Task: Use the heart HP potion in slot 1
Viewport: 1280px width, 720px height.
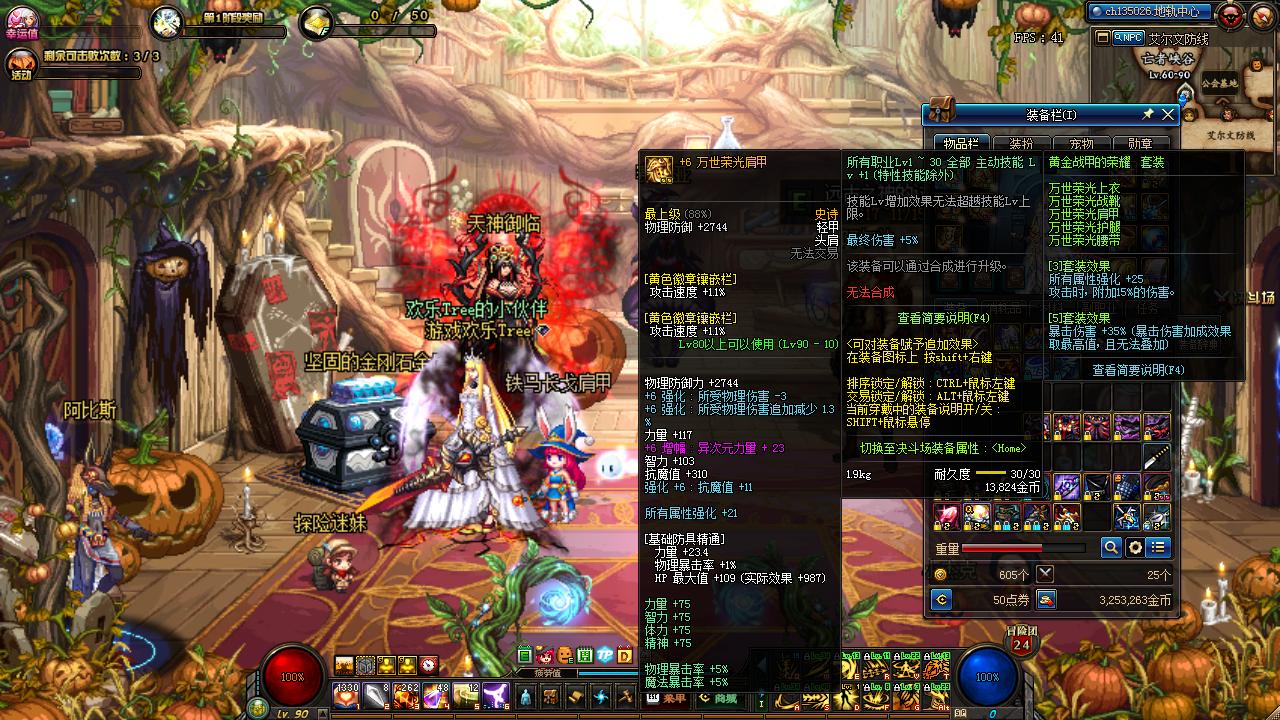Action: (345, 694)
